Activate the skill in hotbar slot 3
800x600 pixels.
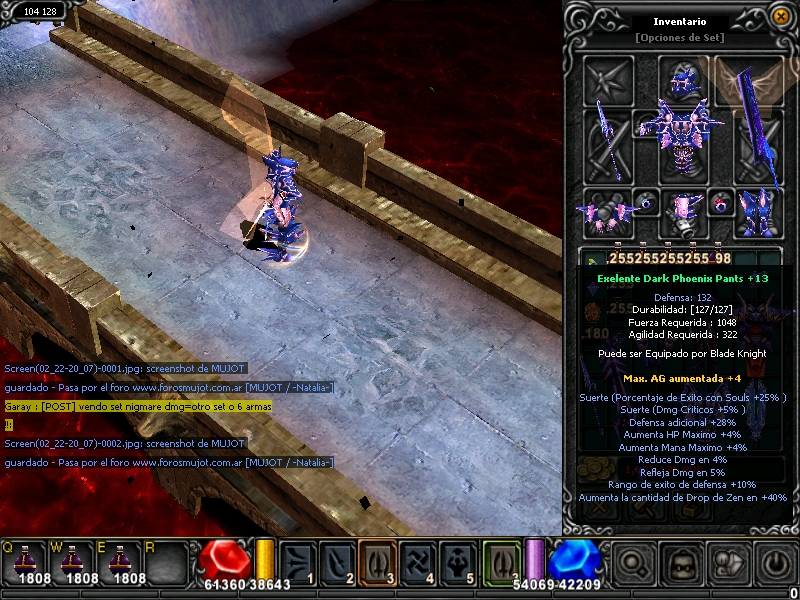[x=376, y=563]
